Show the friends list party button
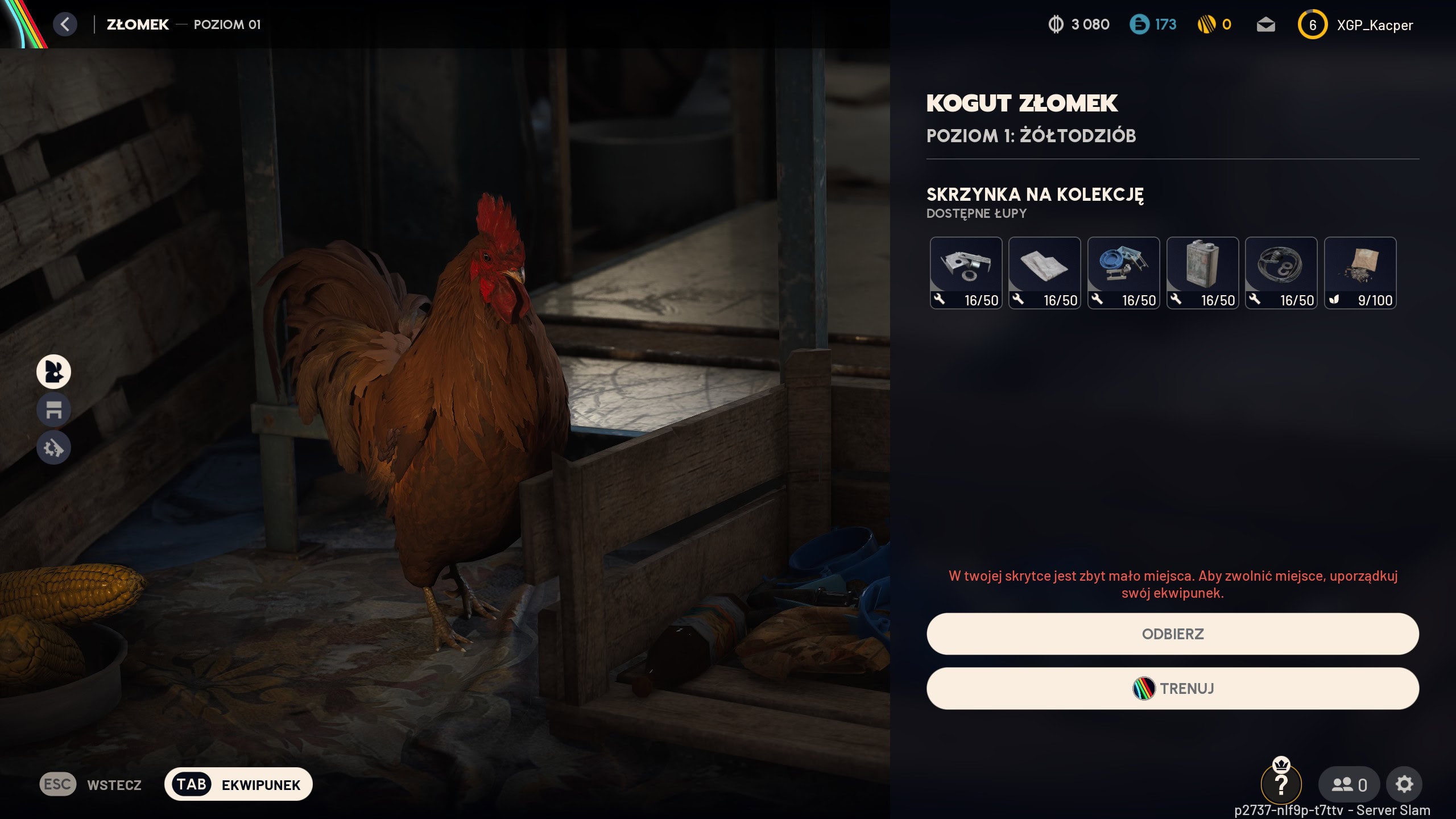1456x819 pixels. coord(1349,784)
